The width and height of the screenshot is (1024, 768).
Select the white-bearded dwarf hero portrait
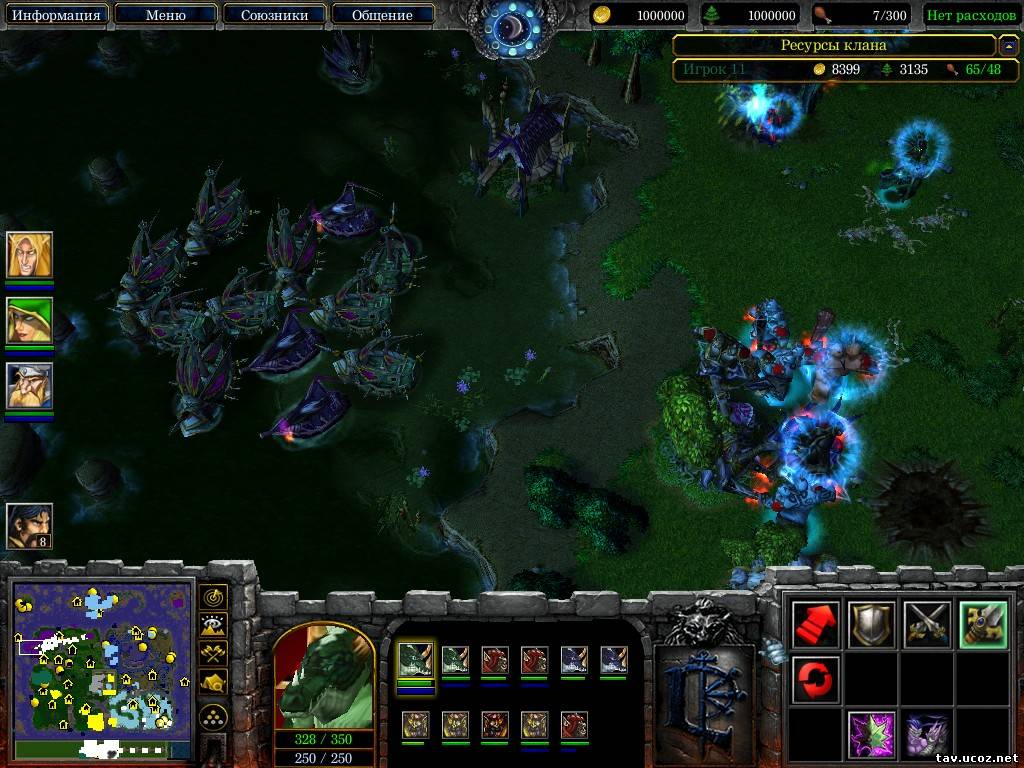(29, 386)
